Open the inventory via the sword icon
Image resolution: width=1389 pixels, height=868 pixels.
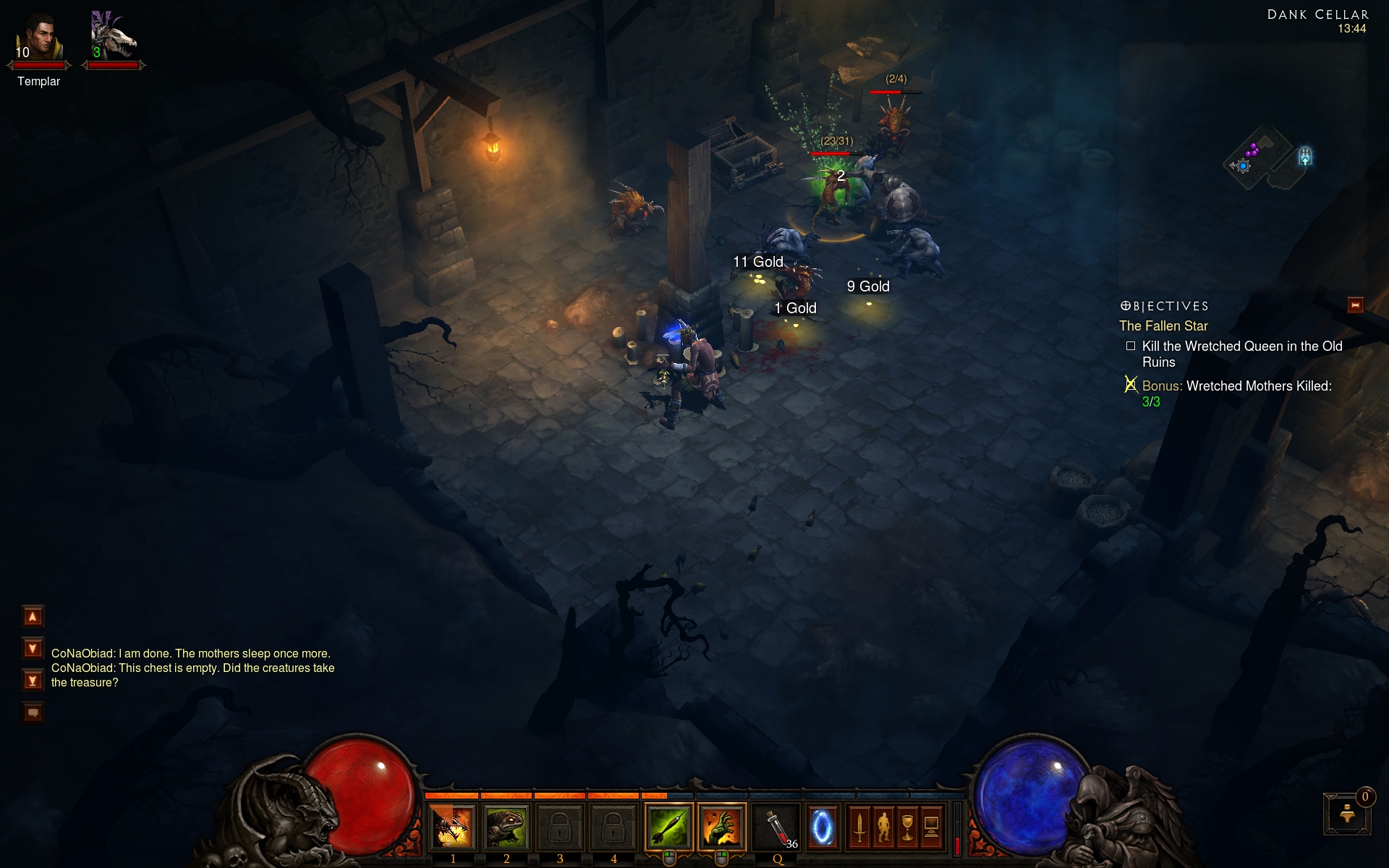(x=859, y=827)
